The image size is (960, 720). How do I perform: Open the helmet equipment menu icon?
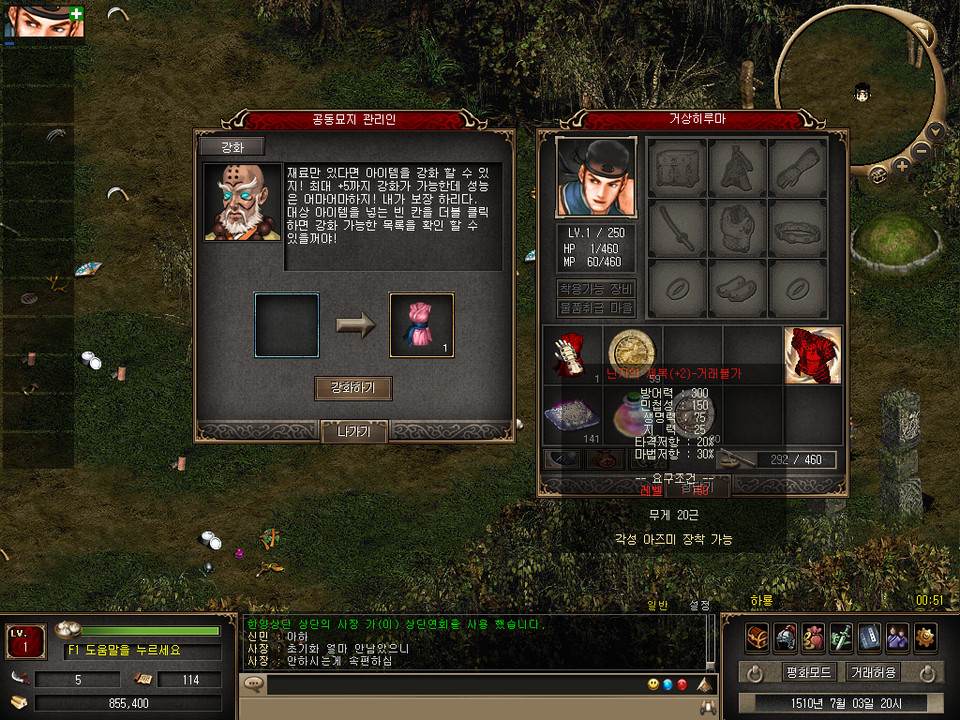(x=785, y=636)
